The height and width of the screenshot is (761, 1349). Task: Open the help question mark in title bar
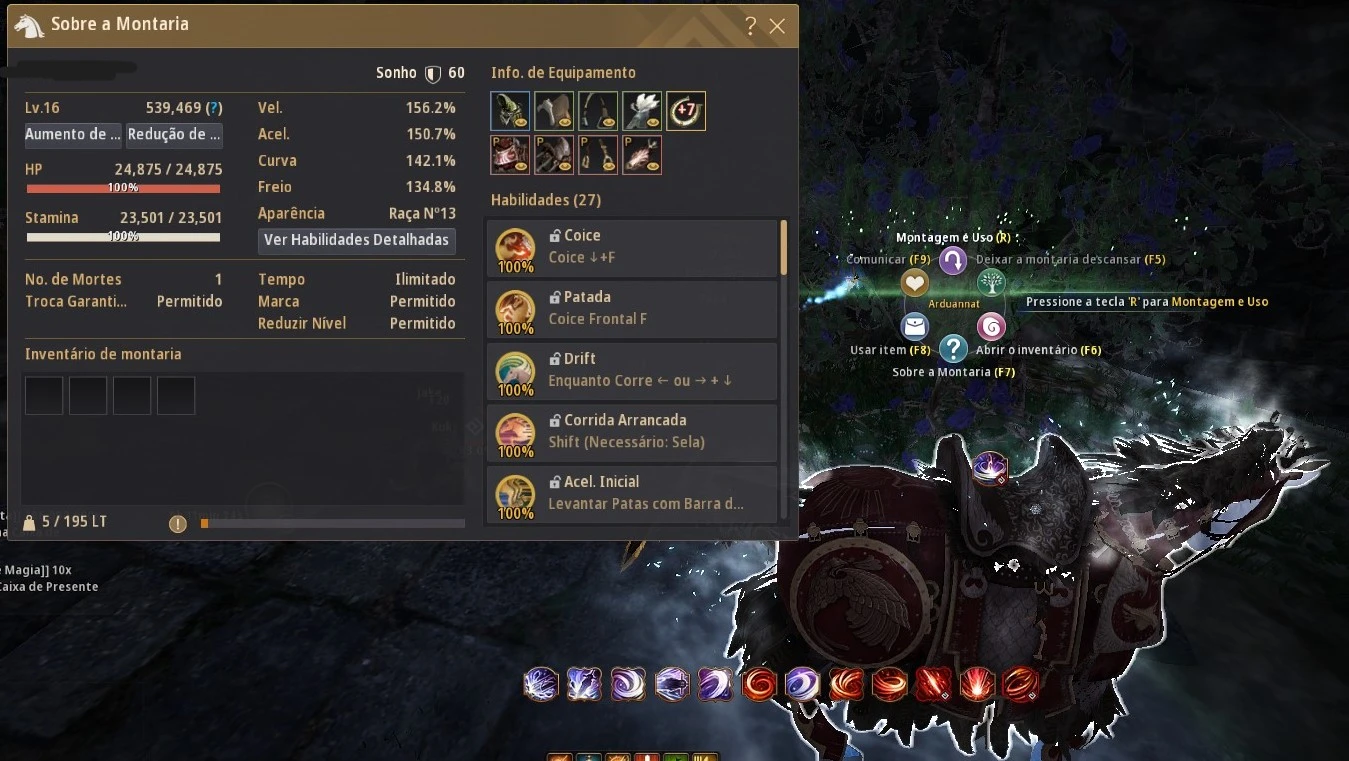click(751, 26)
